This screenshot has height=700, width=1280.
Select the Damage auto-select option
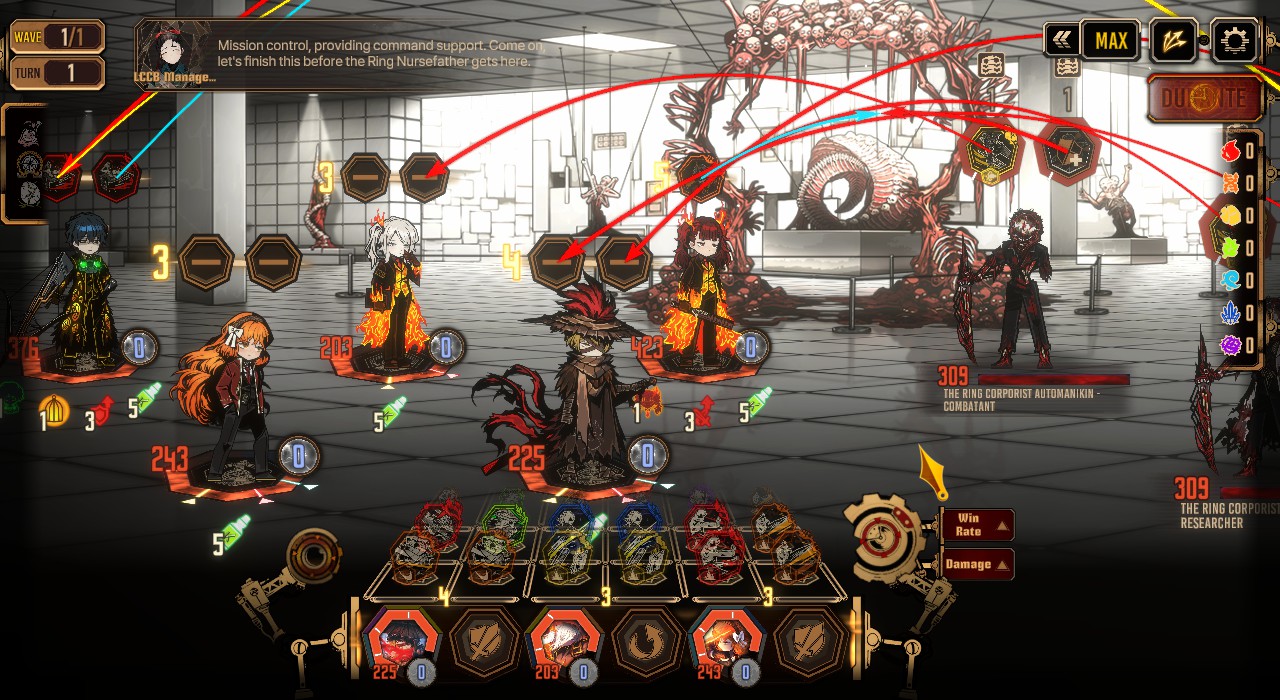click(977, 564)
